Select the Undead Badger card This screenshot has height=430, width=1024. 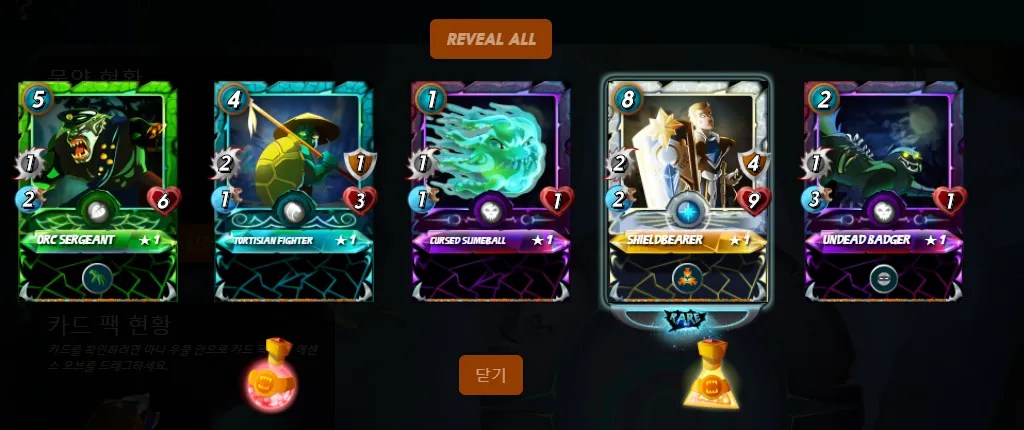883,190
